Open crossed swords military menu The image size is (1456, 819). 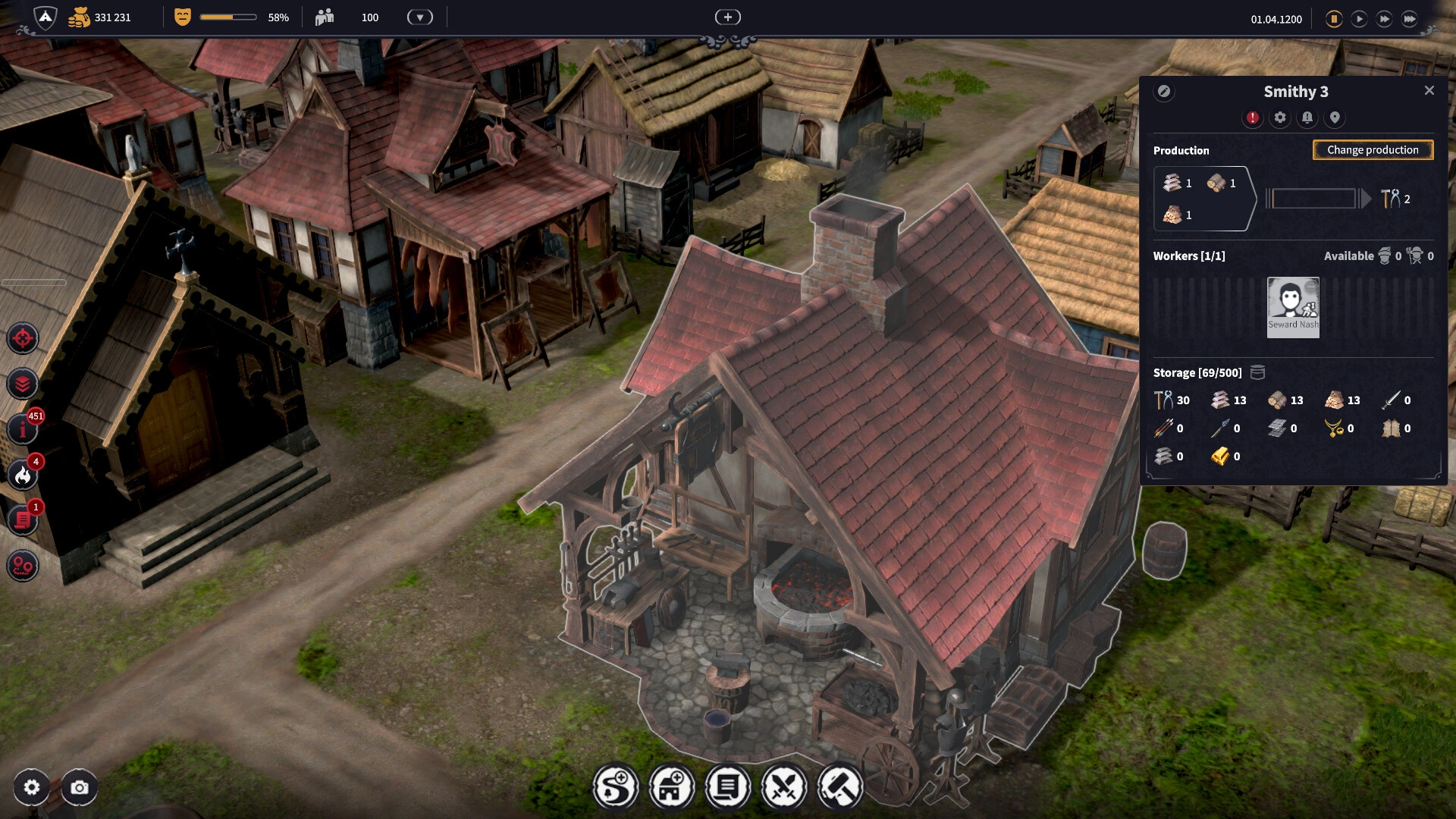783,787
